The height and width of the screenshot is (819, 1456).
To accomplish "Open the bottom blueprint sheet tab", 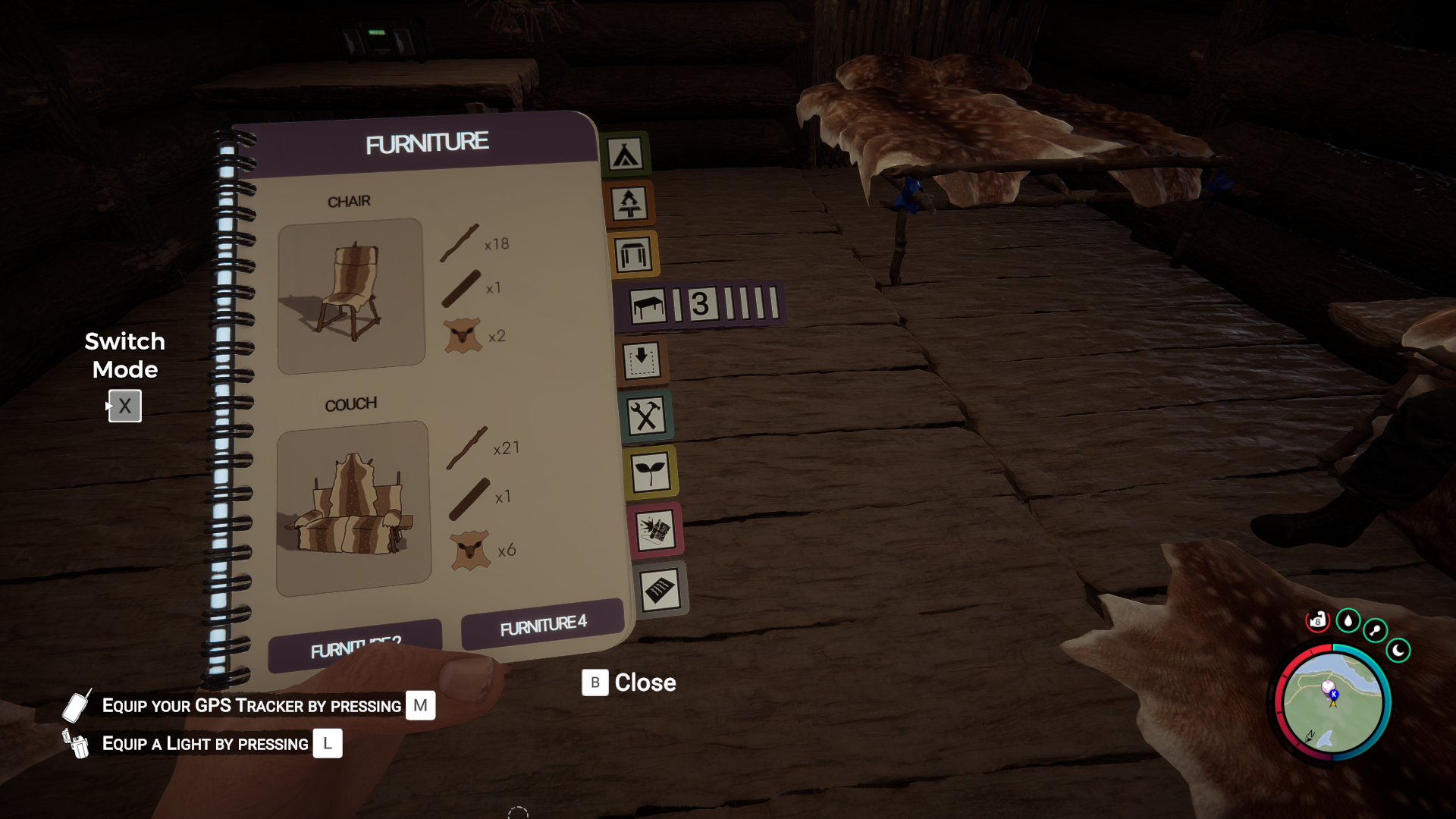I will click(x=660, y=589).
